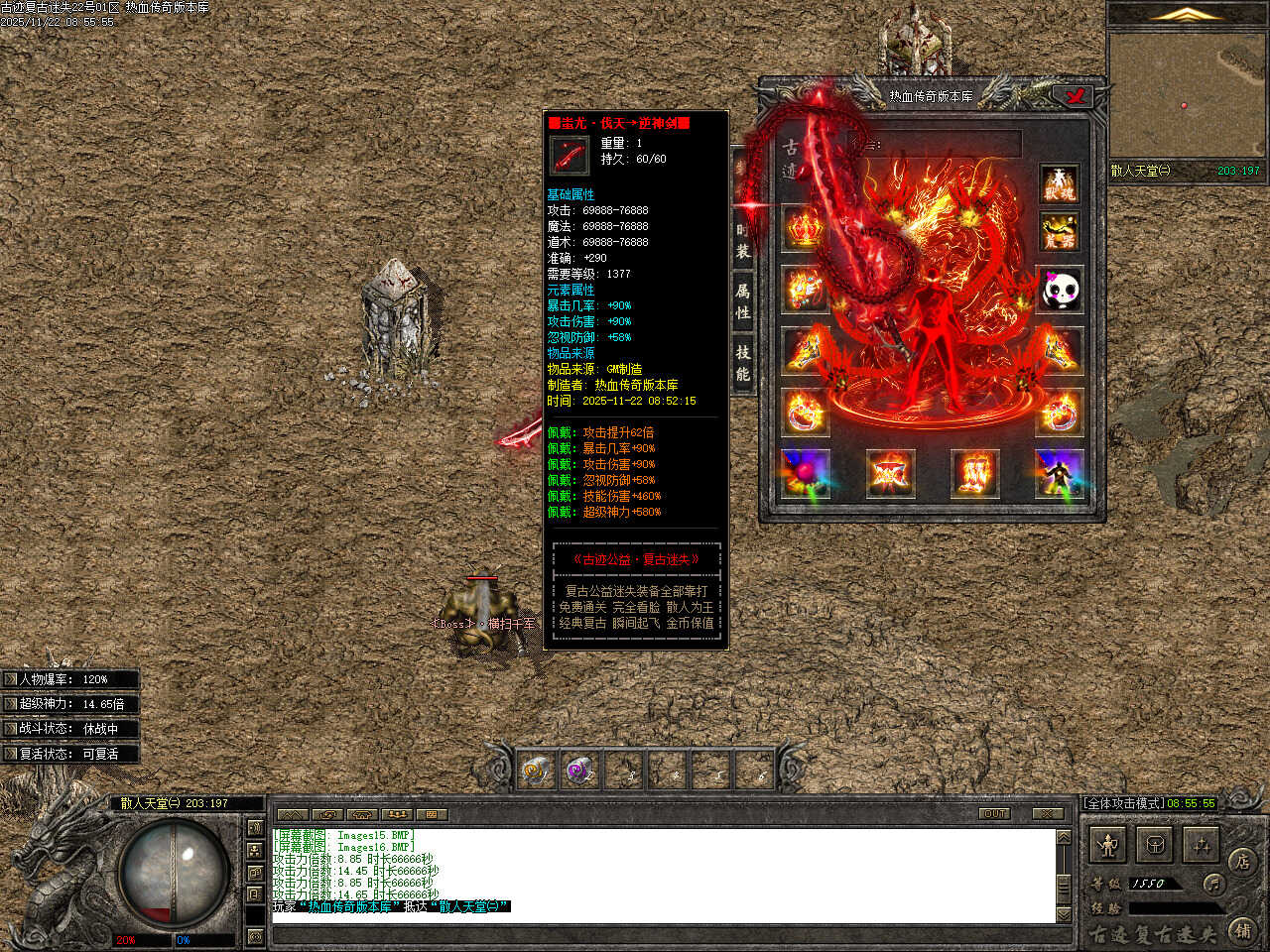Show the 技能 skills tab
Viewport: 1270px width, 952px height.
click(742, 363)
